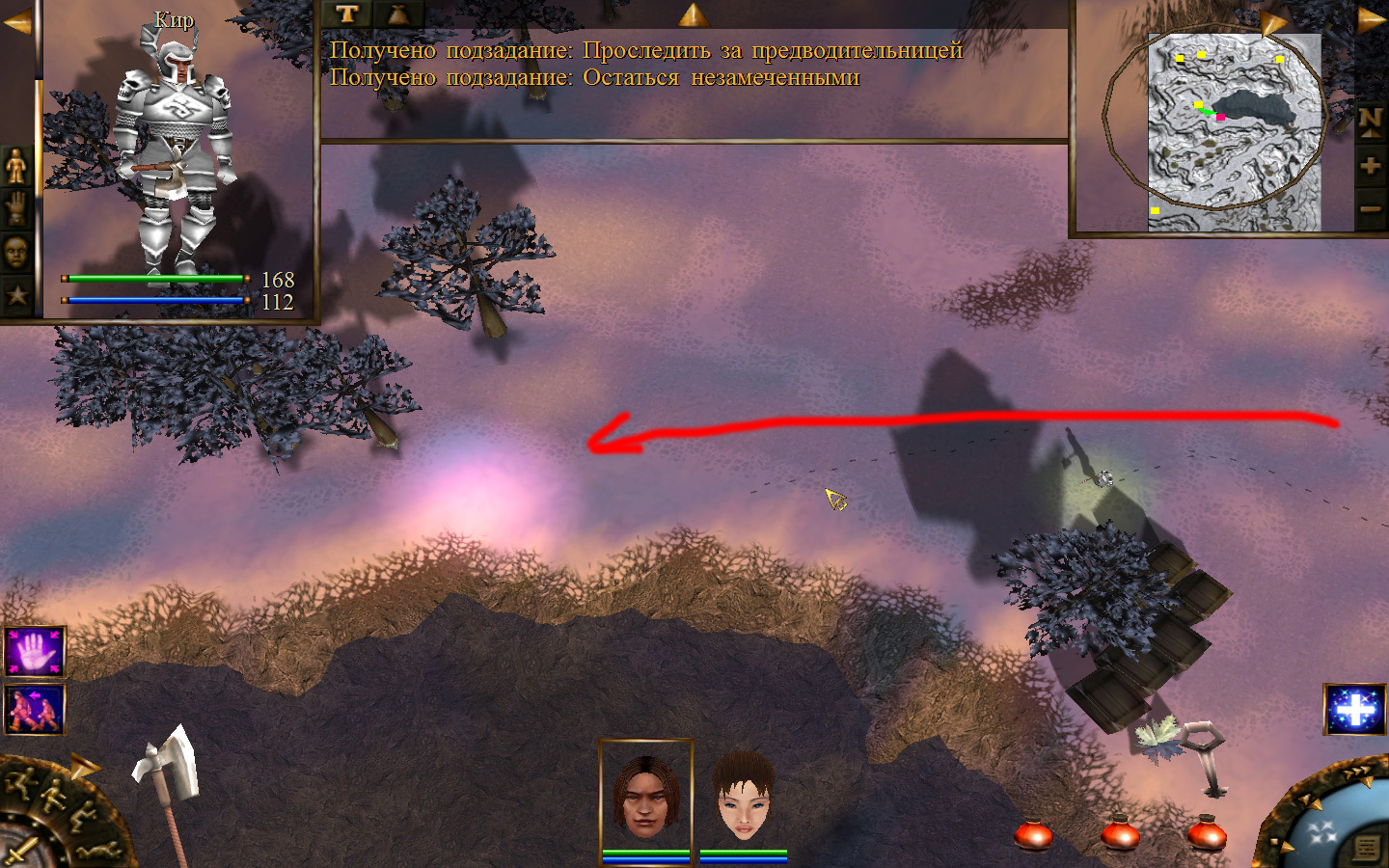
Task: Zoom in the minimap with plus button
Action: 1370,166
